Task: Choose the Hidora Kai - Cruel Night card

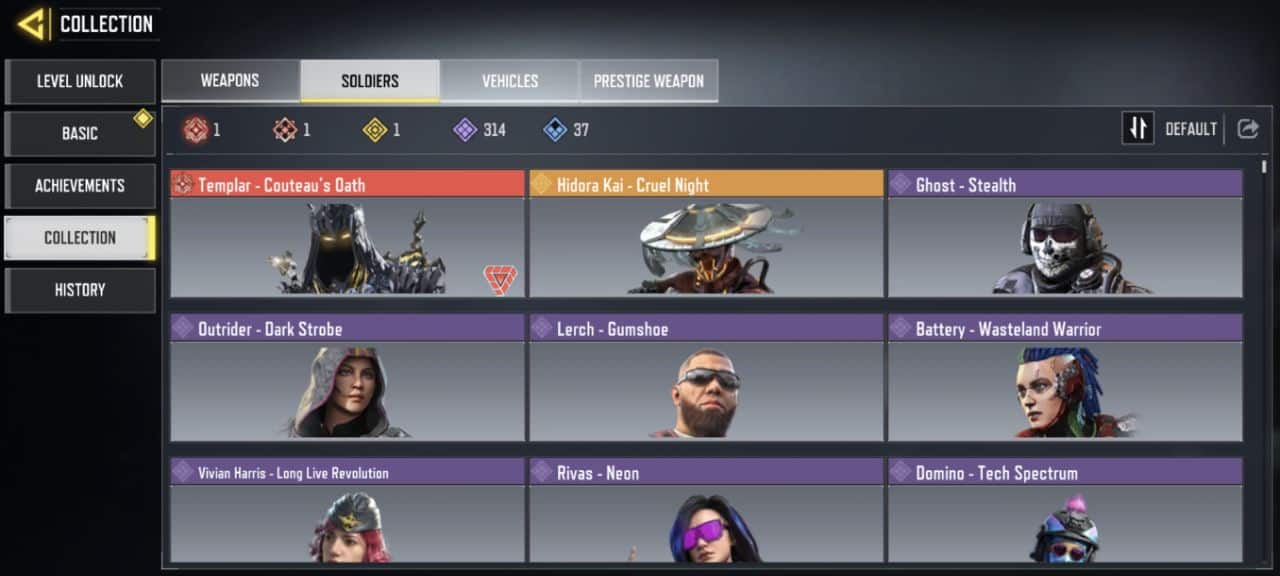Action: pyautogui.click(x=706, y=234)
